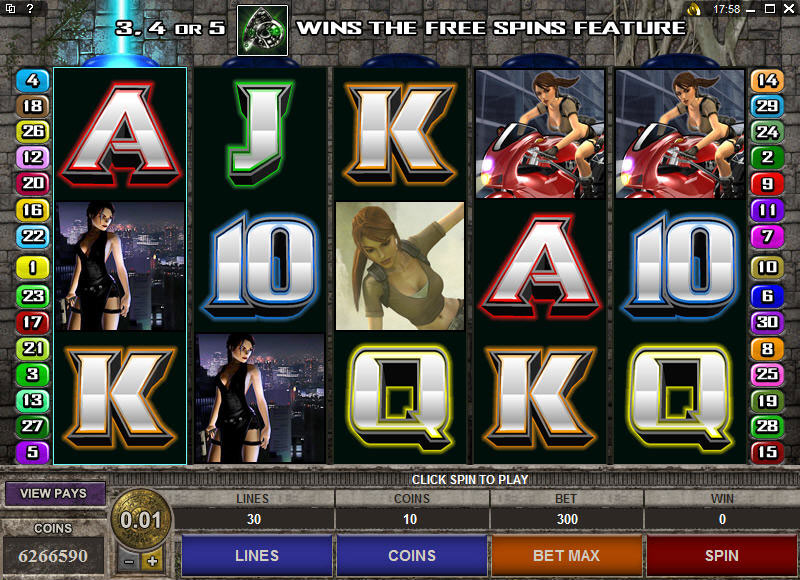
Task: Click the gold 0.01 coin value medallion
Action: [x=140, y=521]
